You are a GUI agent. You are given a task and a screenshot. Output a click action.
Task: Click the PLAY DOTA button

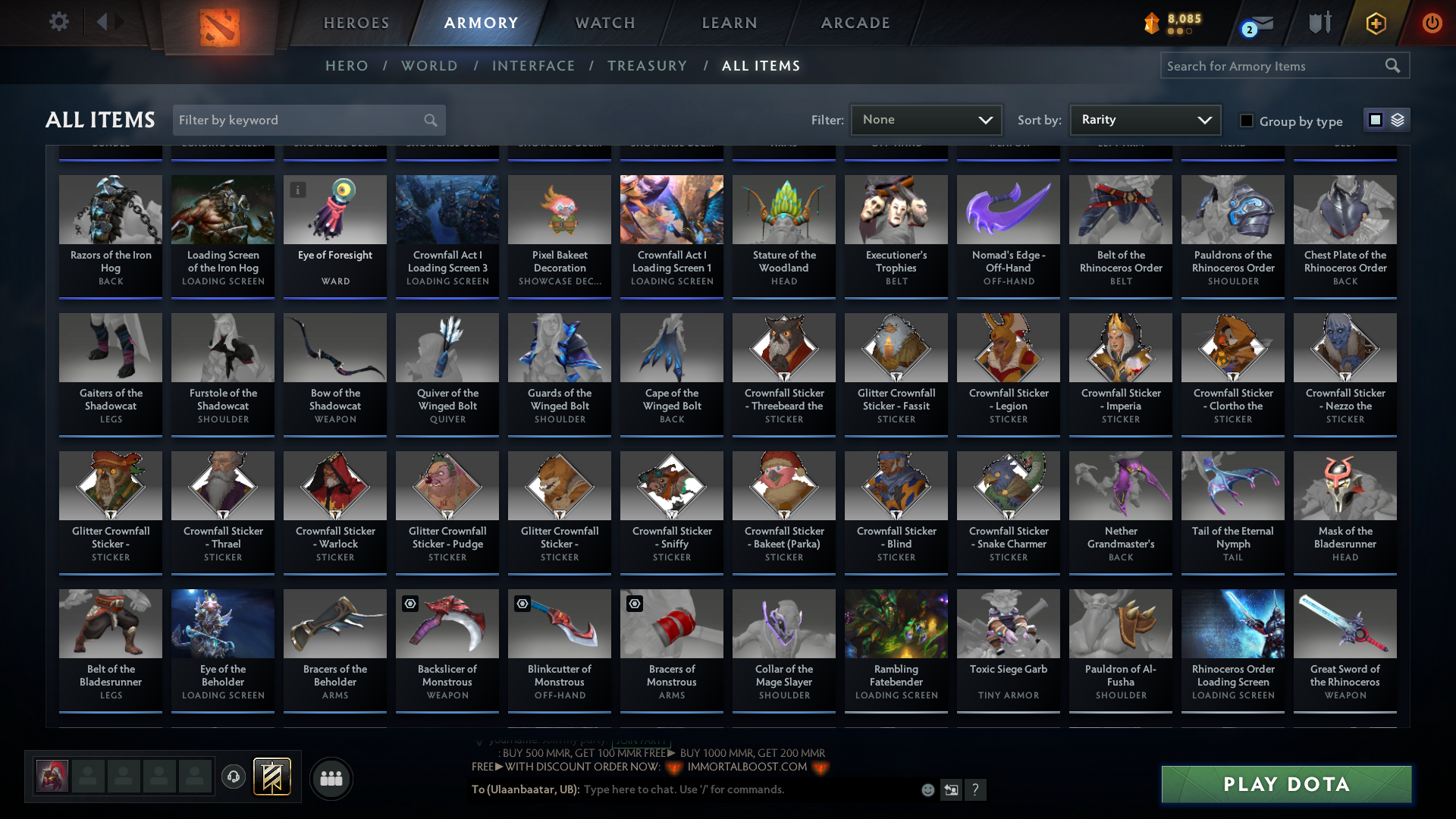click(1285, 784)
